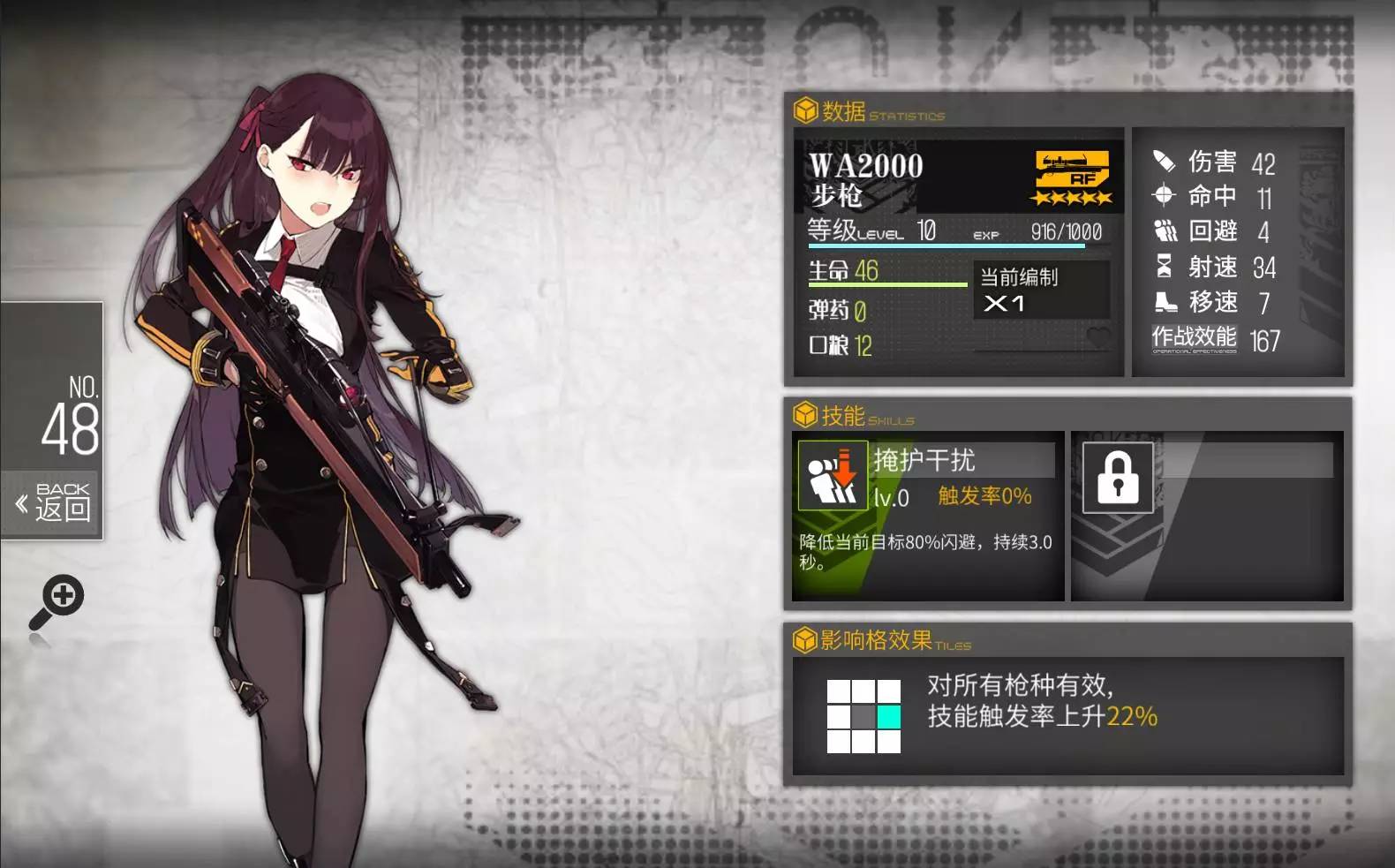Open the 影响格效果 tile grid

(x=863, y=716)
